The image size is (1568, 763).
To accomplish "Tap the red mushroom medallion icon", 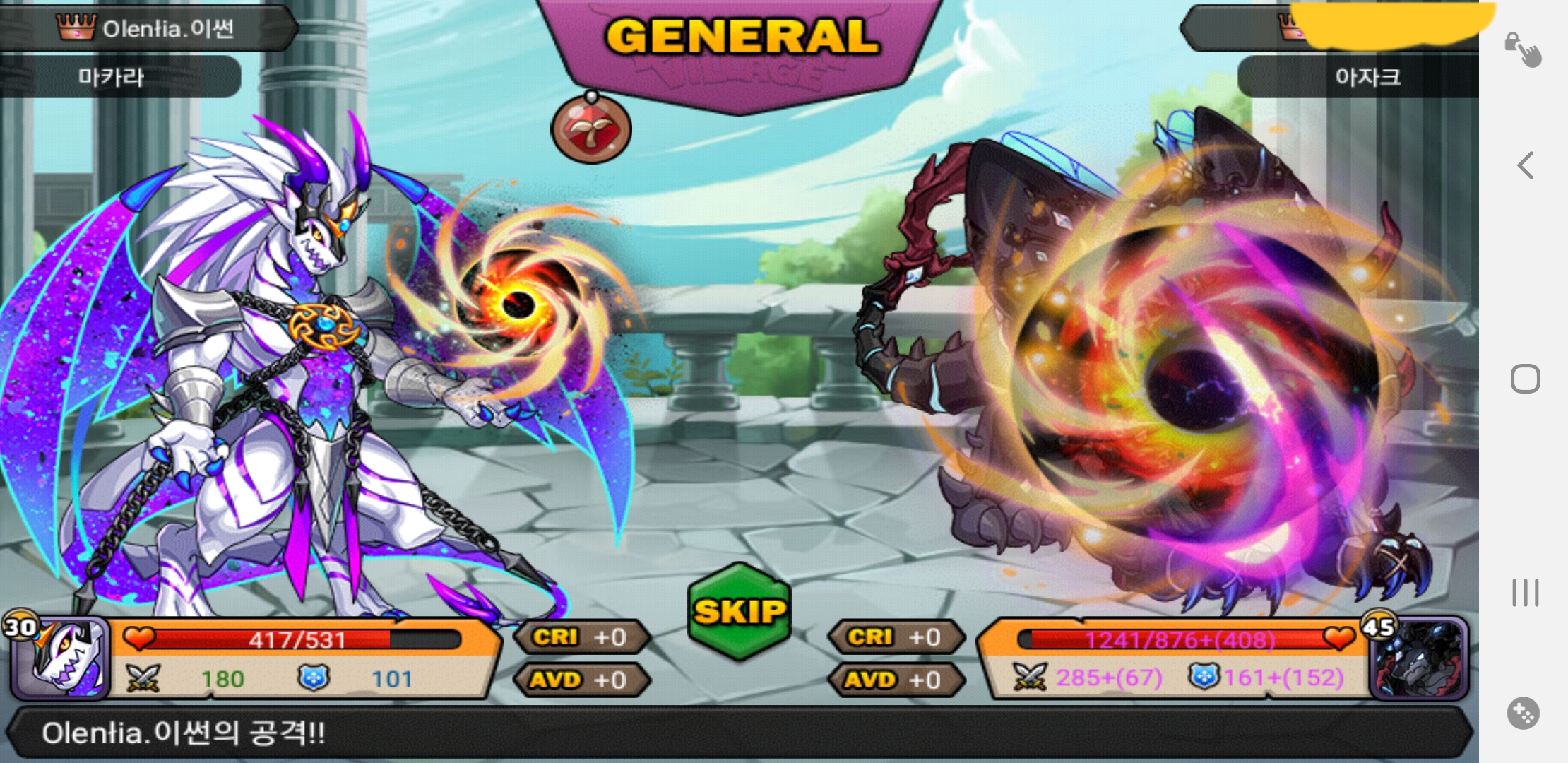I will (x=591, y=129).
